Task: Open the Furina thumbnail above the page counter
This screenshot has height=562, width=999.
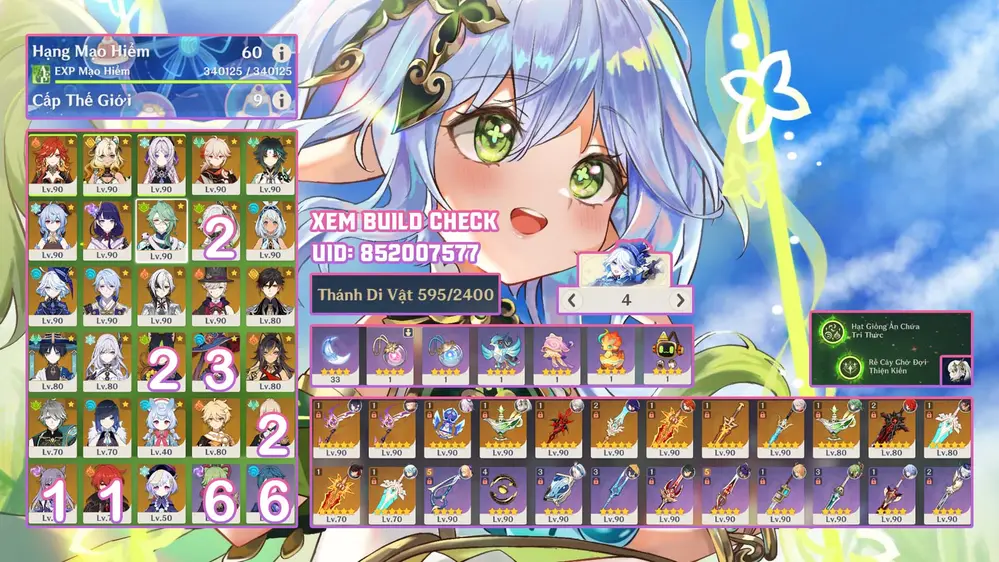Action: (610, 268)
